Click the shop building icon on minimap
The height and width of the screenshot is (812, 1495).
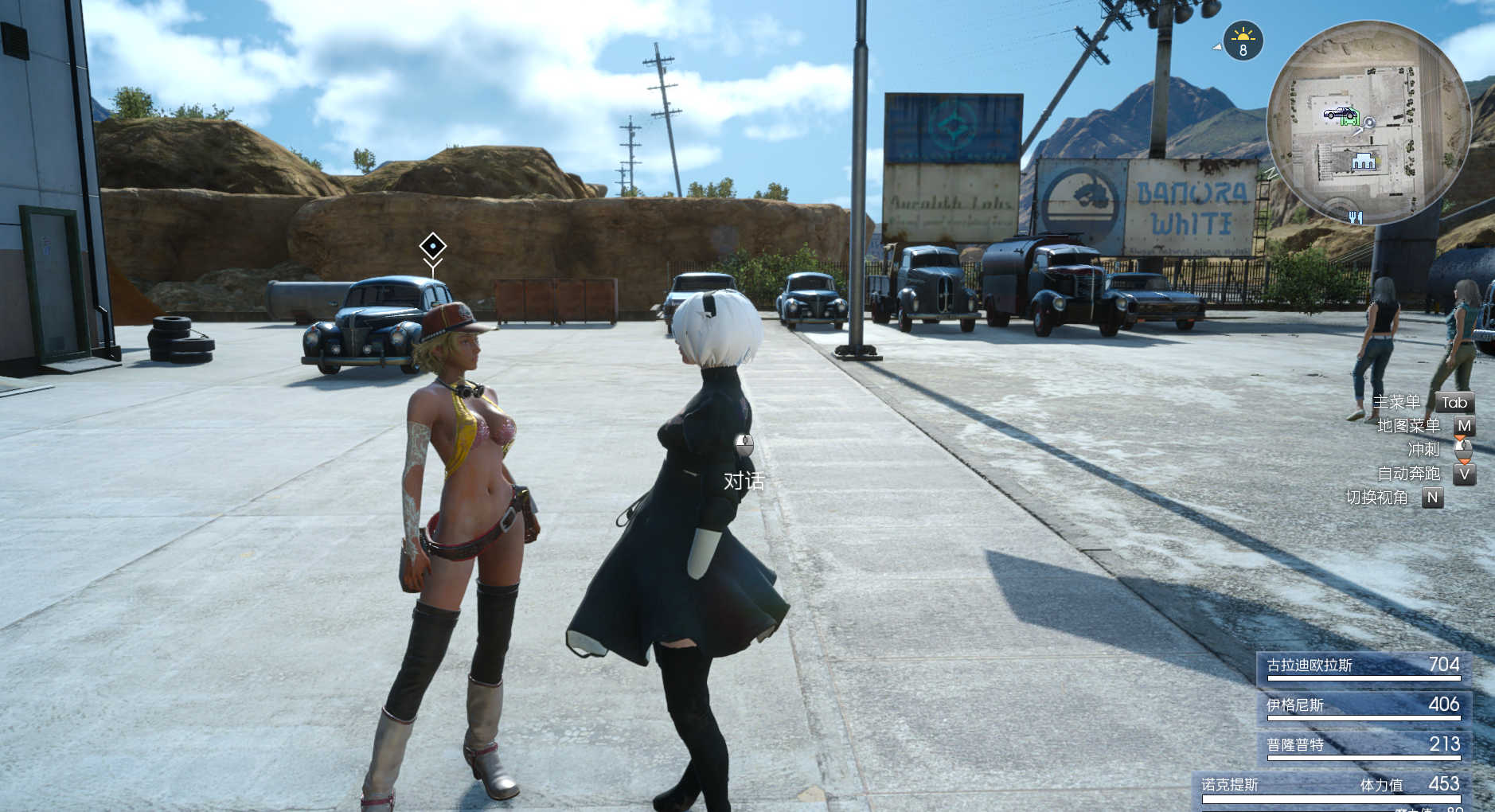[1364, 161]
